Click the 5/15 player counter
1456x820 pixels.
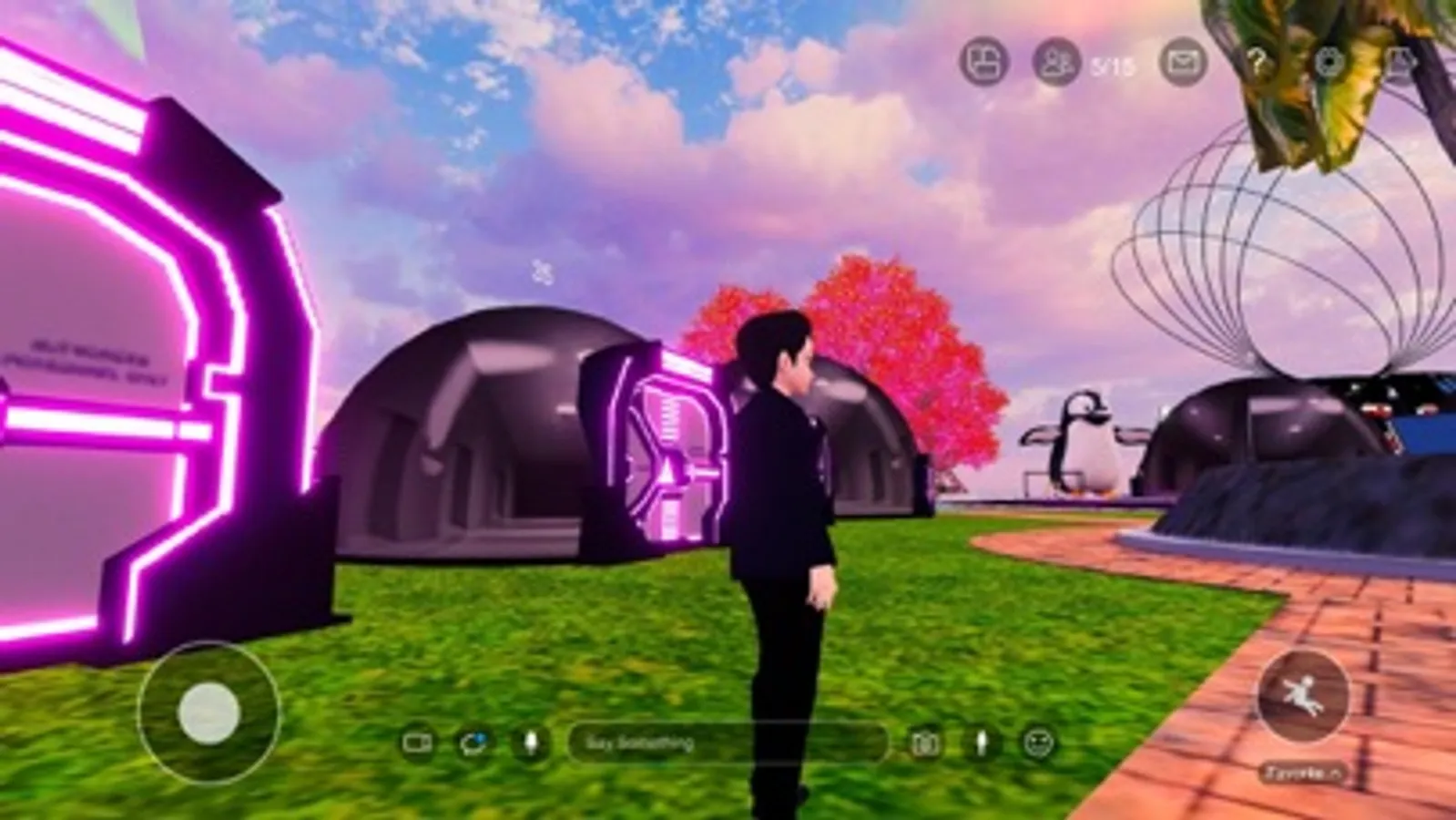pos(1109,64)
